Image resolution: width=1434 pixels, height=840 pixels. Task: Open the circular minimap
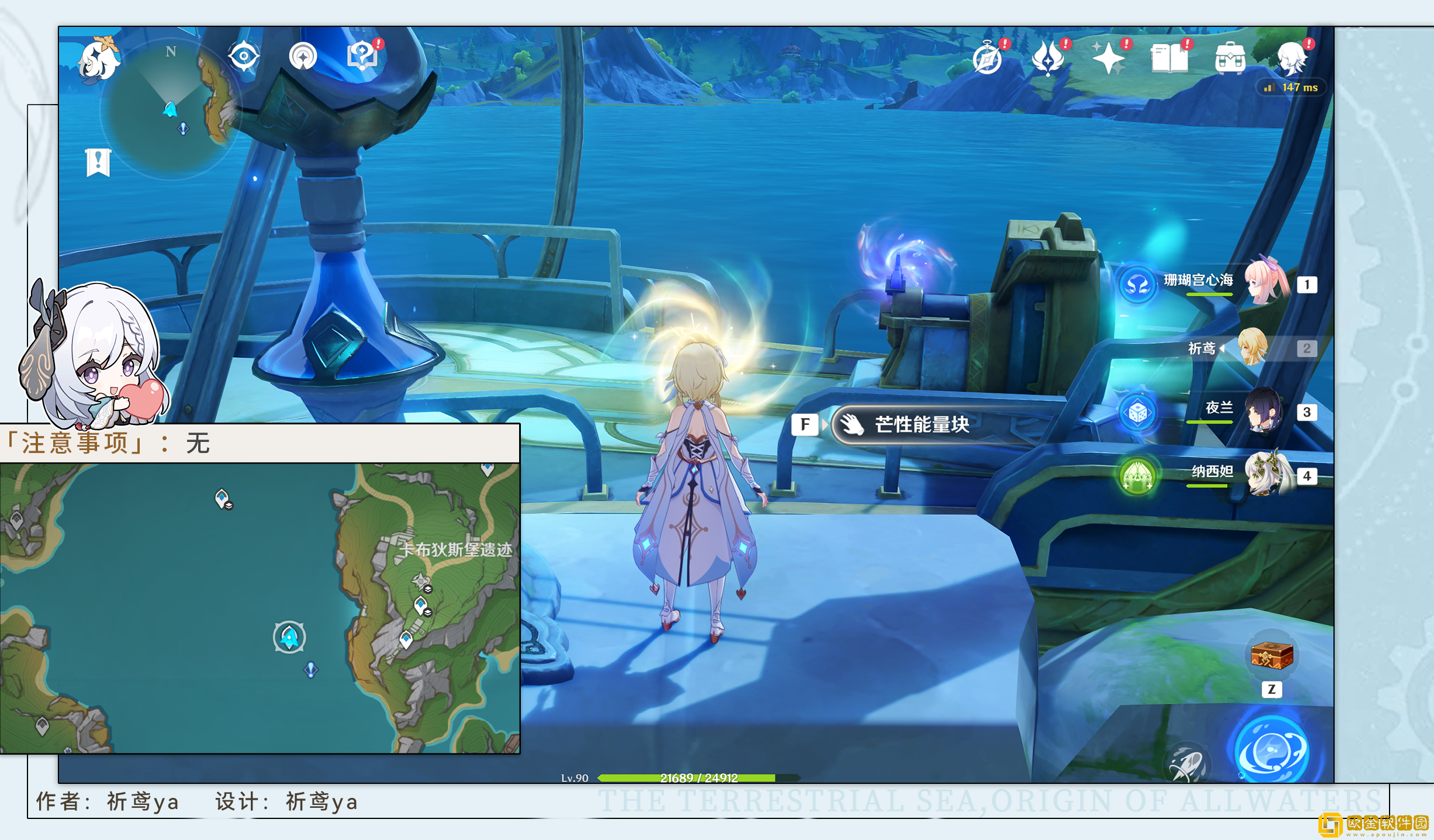[x=170, y=111]
